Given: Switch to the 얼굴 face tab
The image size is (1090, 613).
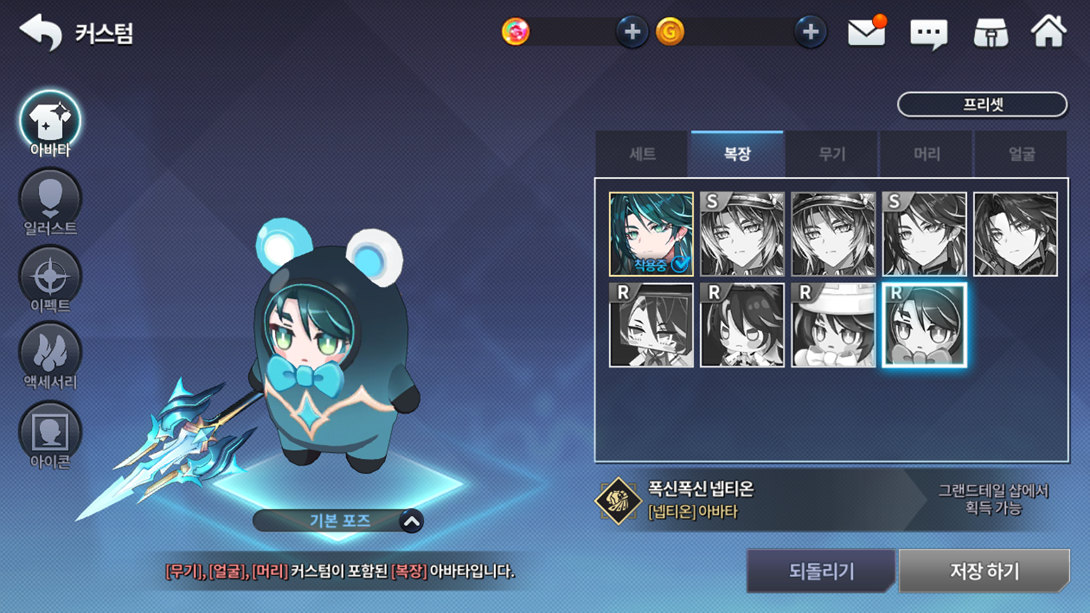Looking at the screenshot, I should [x=1021, y=154].
